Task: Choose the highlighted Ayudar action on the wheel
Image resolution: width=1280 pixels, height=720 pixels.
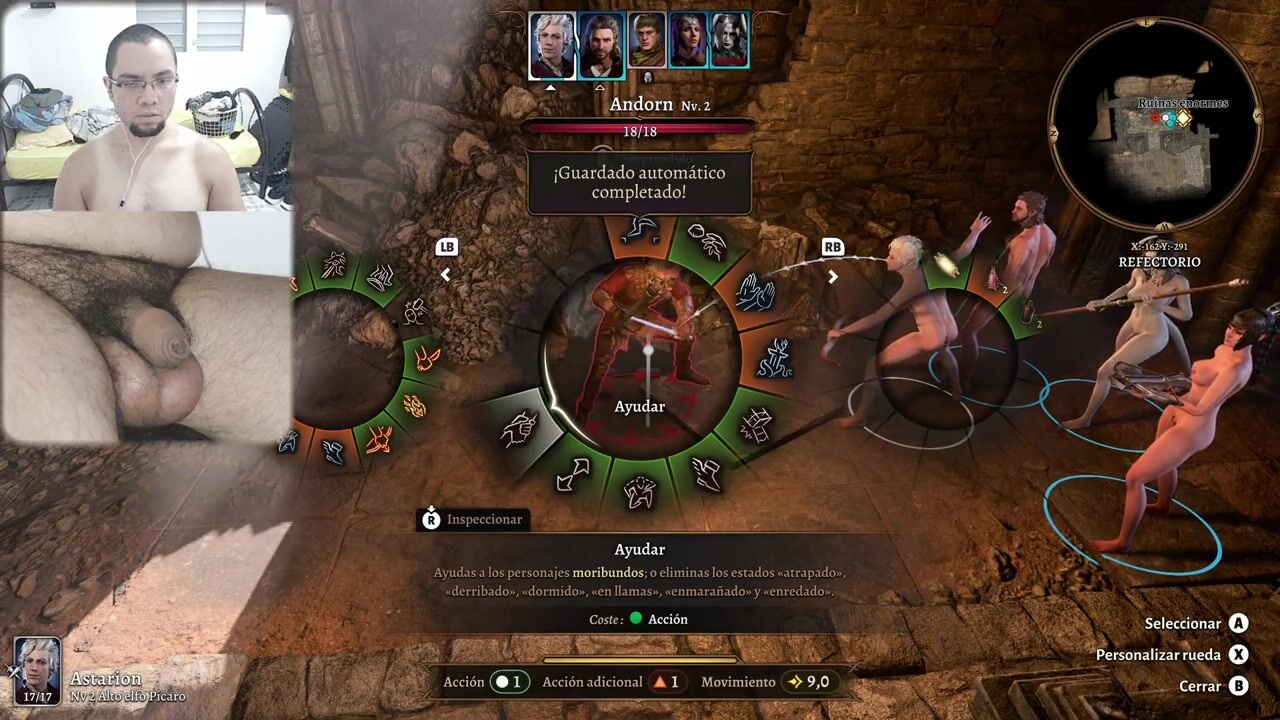Action: pos(518,430)
